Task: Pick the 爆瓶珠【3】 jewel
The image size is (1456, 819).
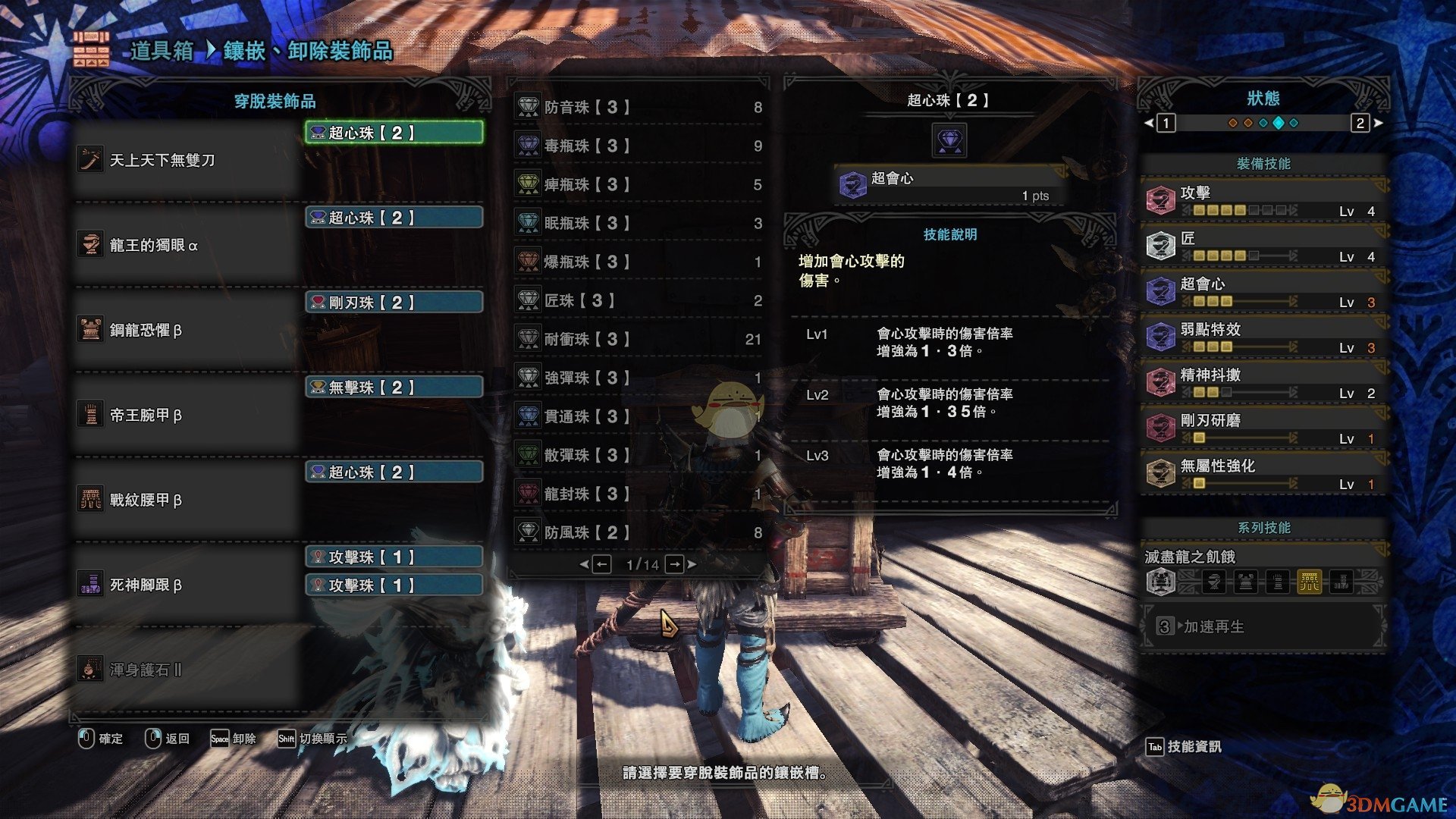Action: point(639,262)
